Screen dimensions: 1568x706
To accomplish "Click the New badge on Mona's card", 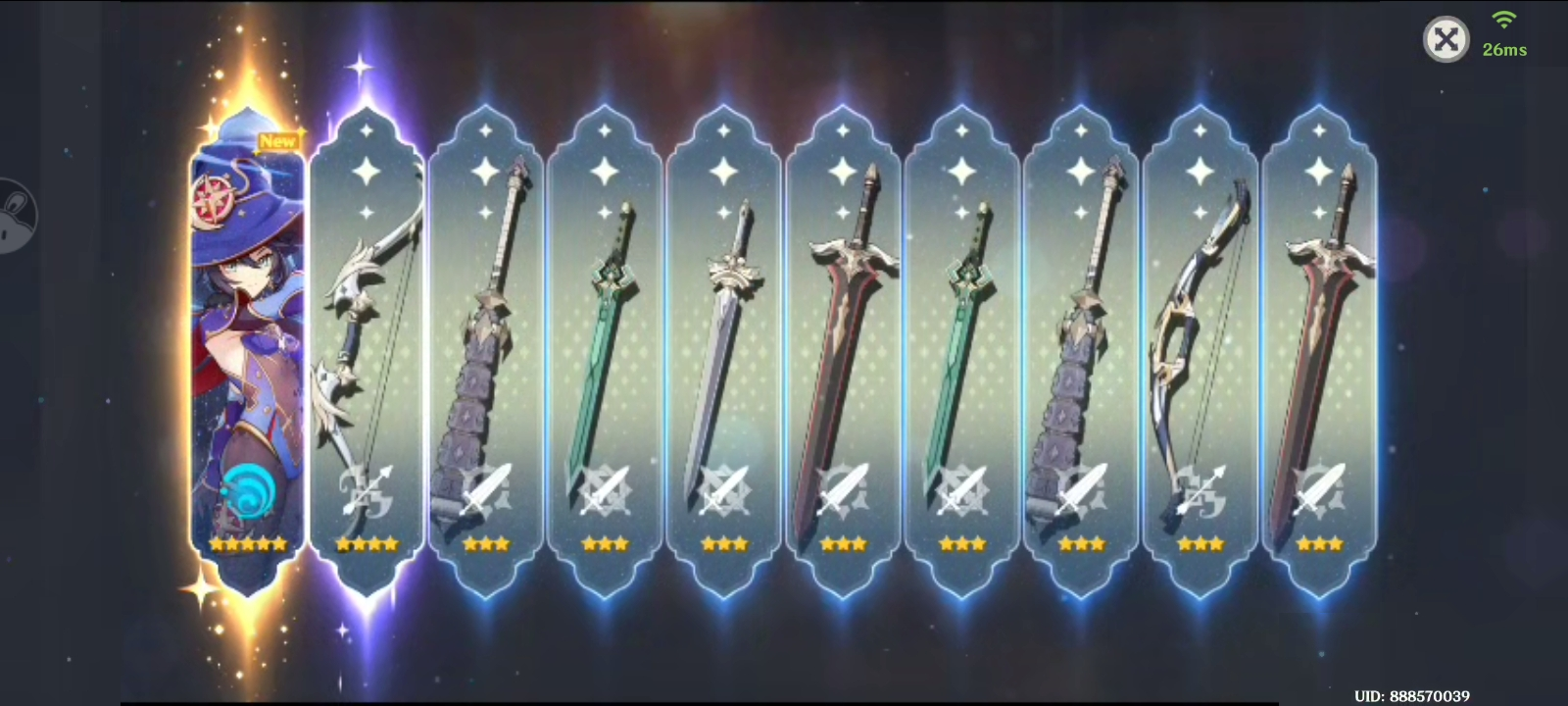I will click(278, 141).
